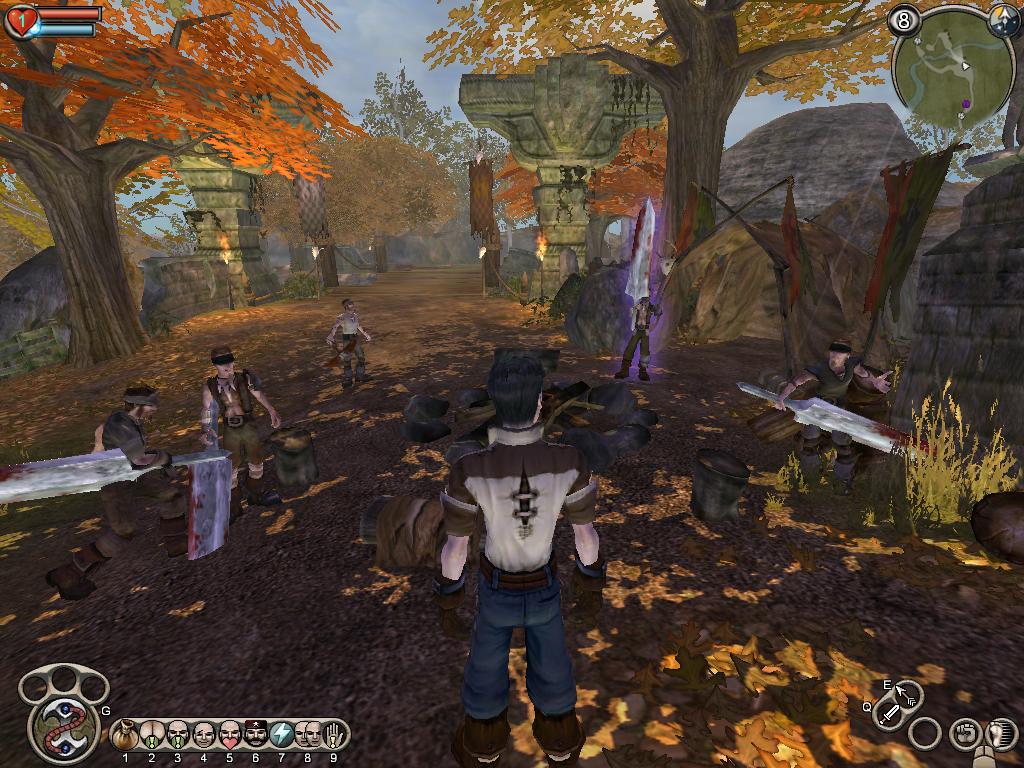The width and height of the screenshot is (1024, 768).
Task: Click the day-night clock dial
Action: [x=1005, y=21]
